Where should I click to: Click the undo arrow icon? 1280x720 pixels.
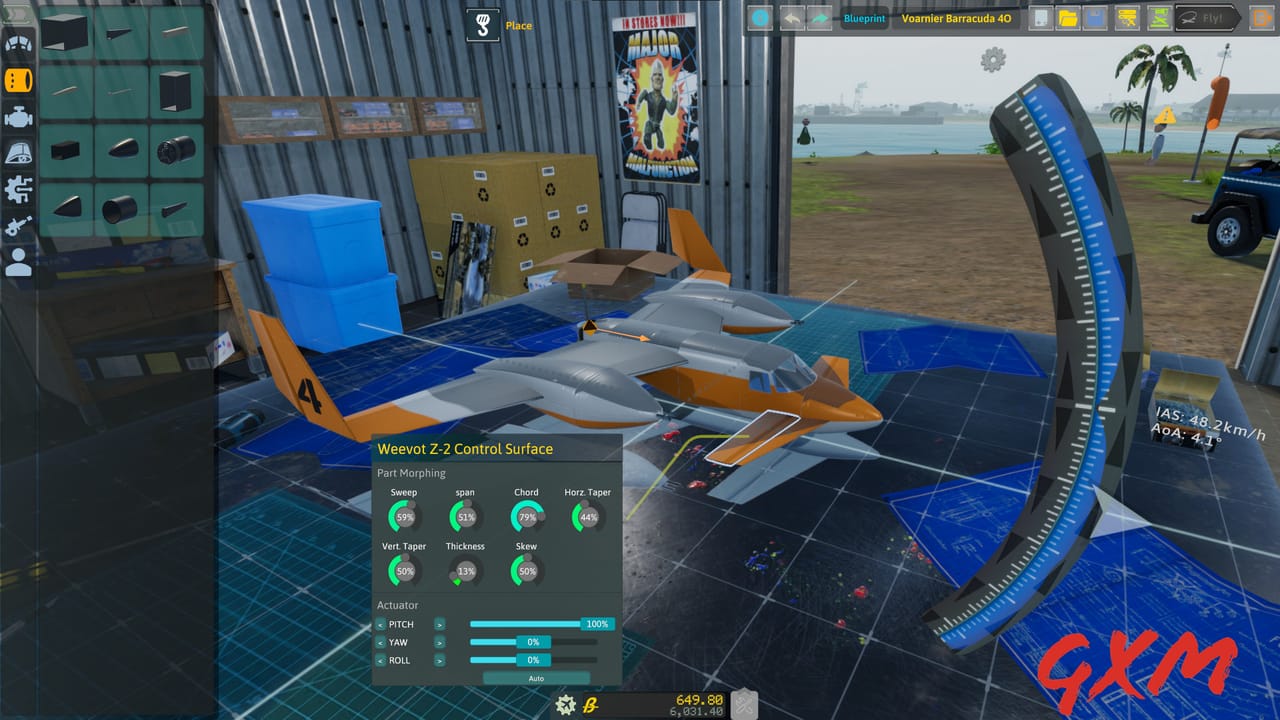[790, 17]
